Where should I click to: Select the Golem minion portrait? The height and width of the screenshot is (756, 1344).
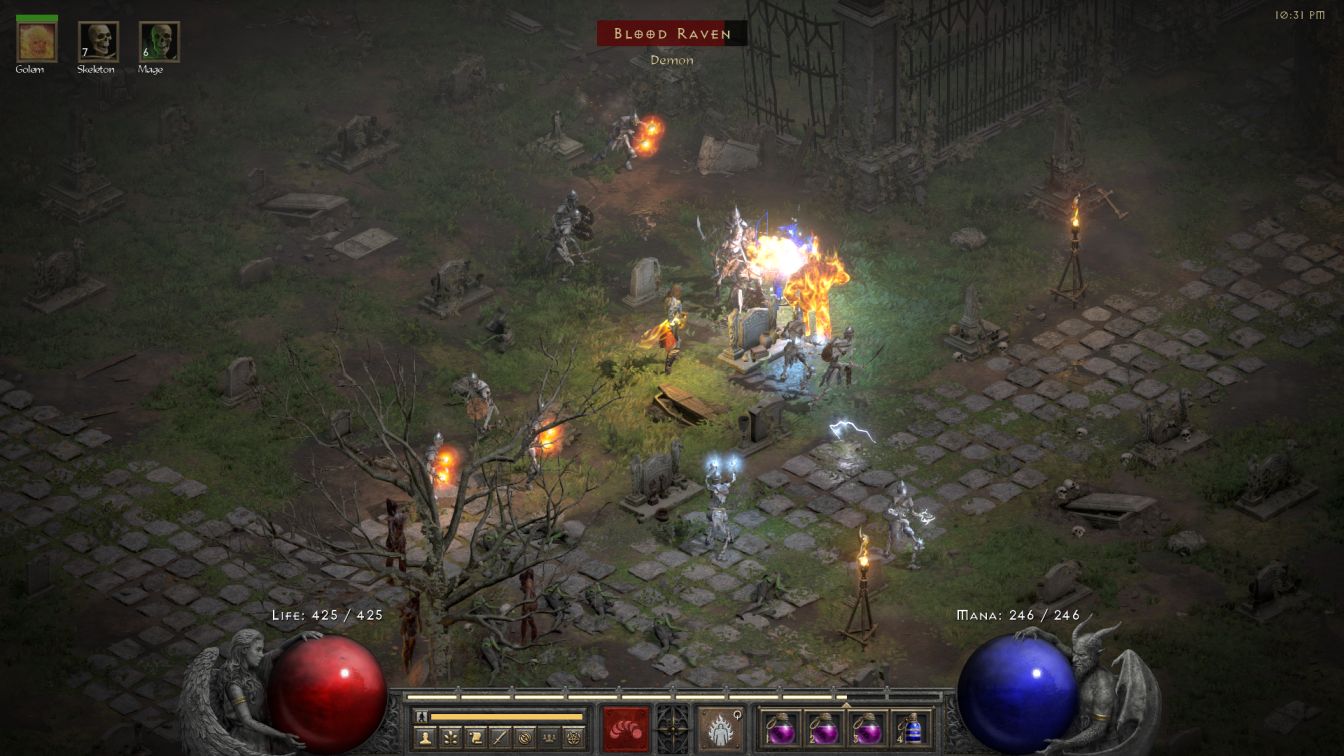(37, 41)
